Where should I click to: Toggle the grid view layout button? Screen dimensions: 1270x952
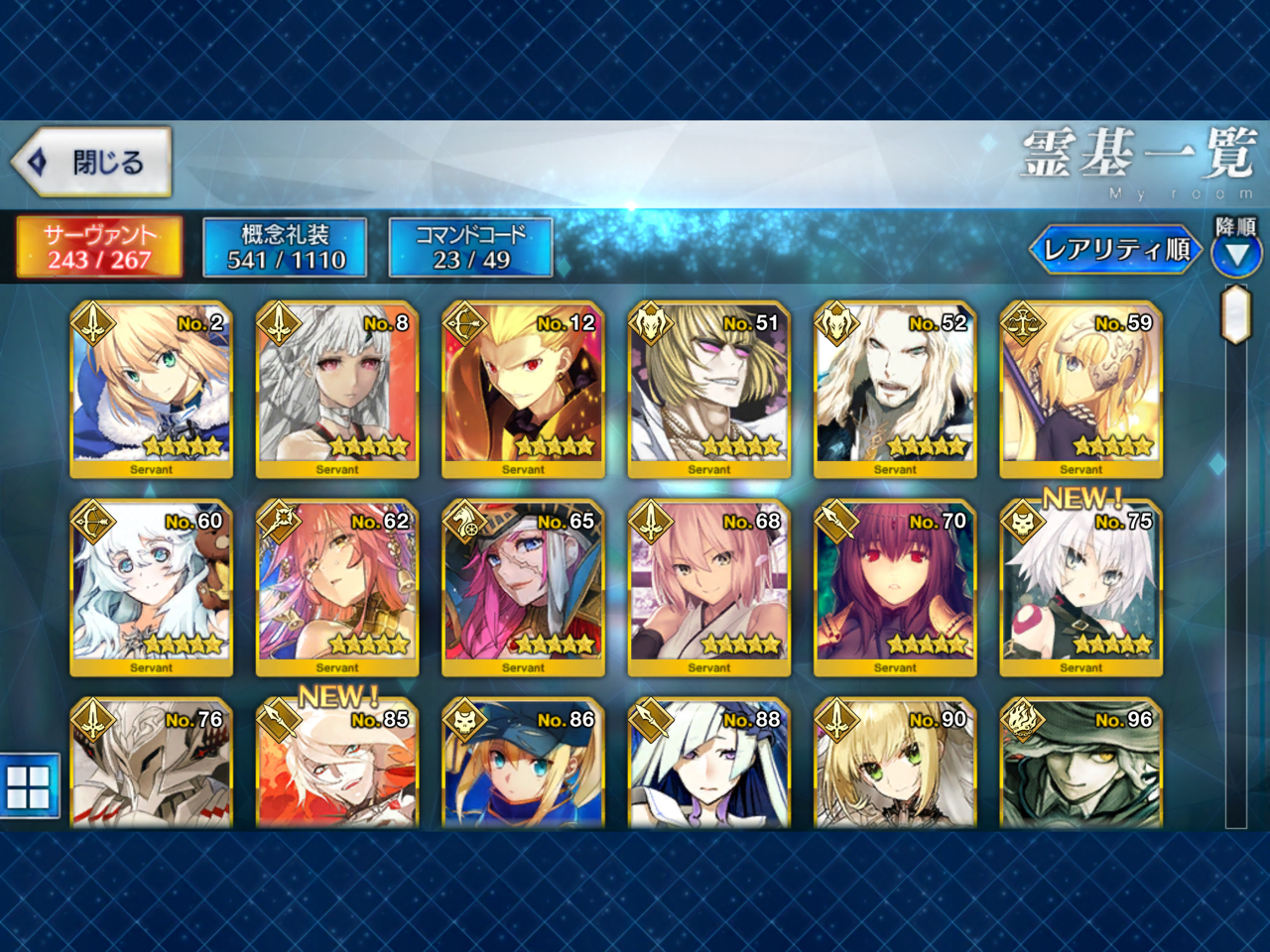[x=29, y=786]
